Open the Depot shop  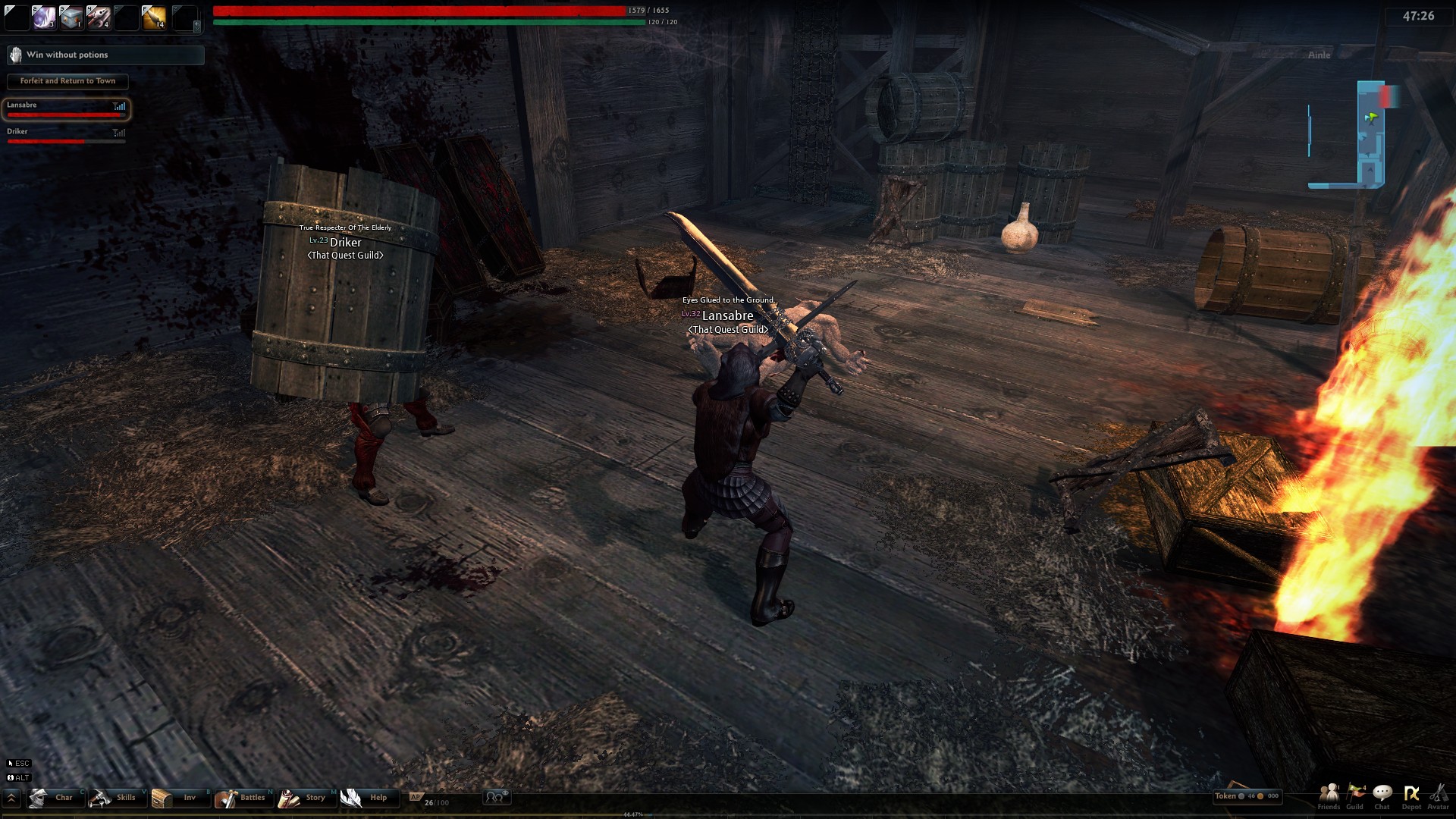pyautogui.click(x=1411, y=796)
